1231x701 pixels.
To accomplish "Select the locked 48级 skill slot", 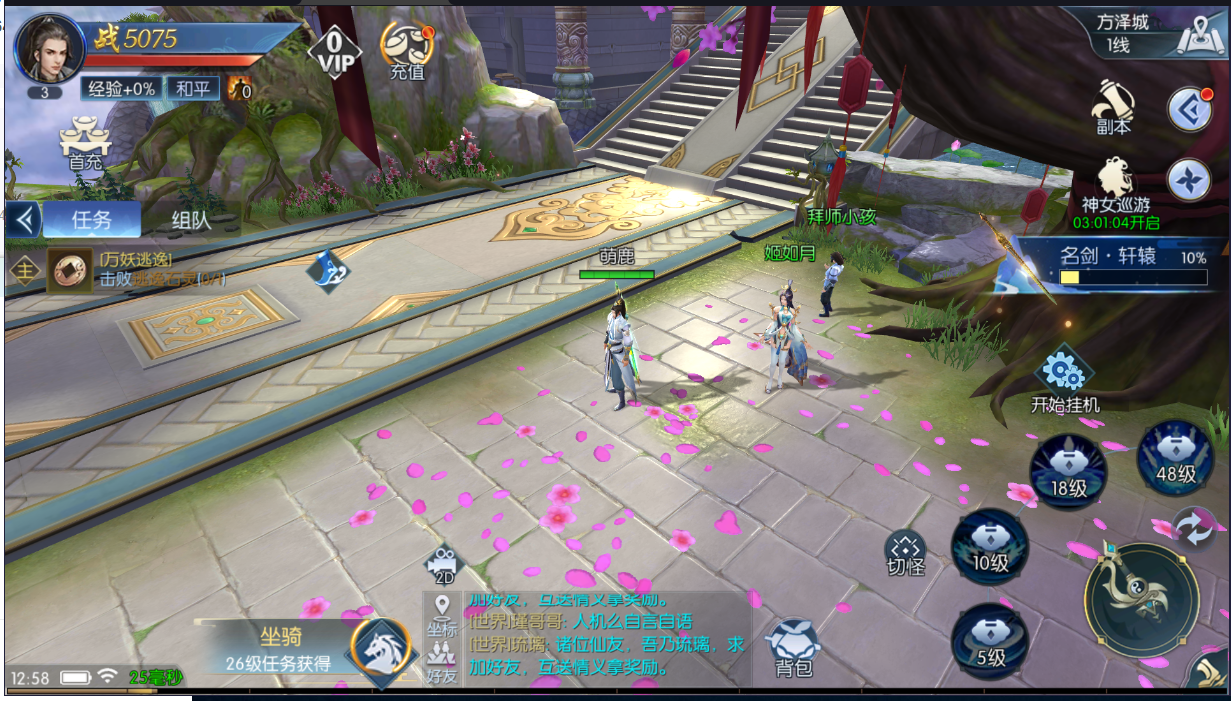I will (1175, 459).
